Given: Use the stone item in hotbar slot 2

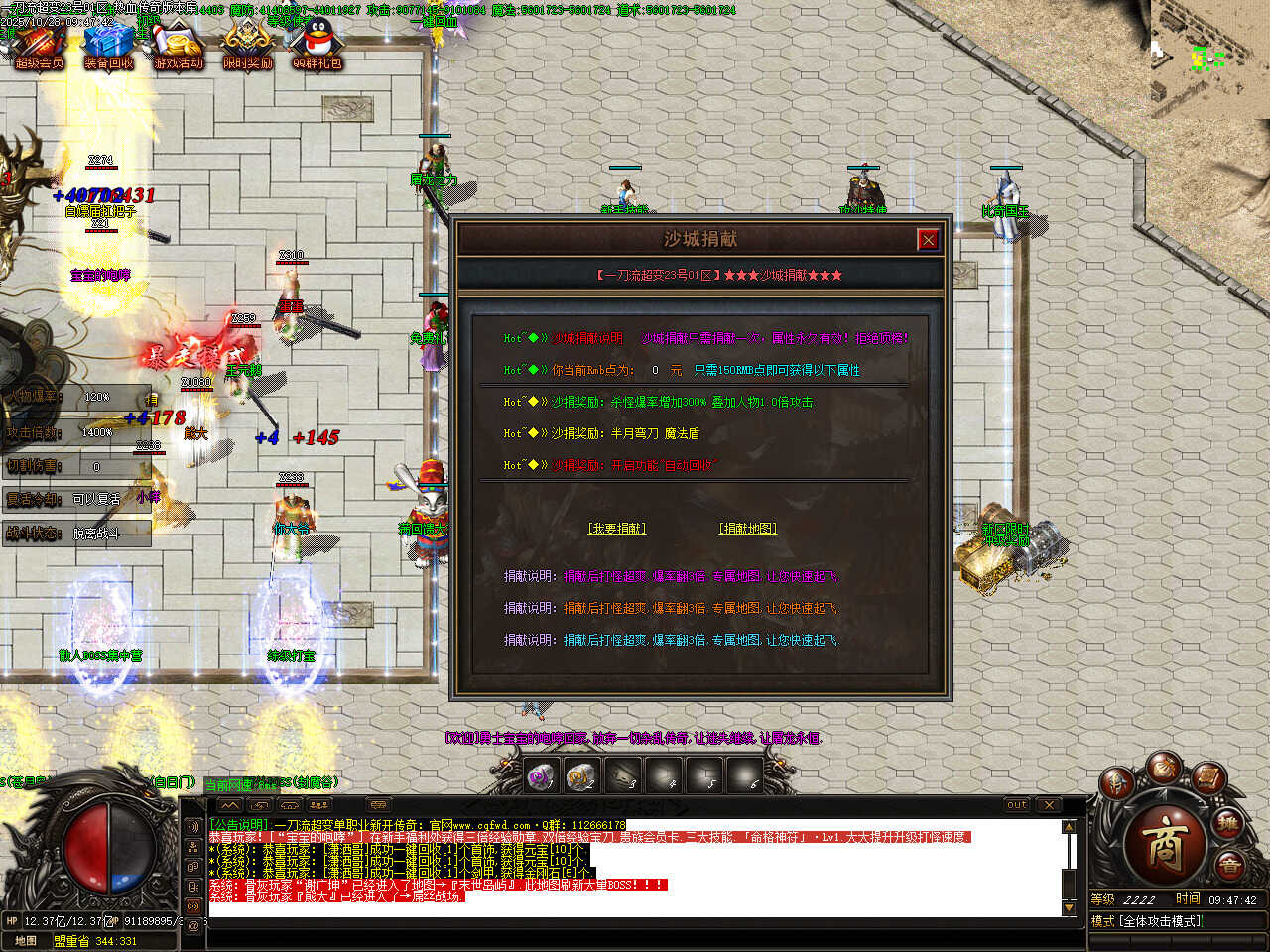Looking at the screenshot, I should click(582, 776).
